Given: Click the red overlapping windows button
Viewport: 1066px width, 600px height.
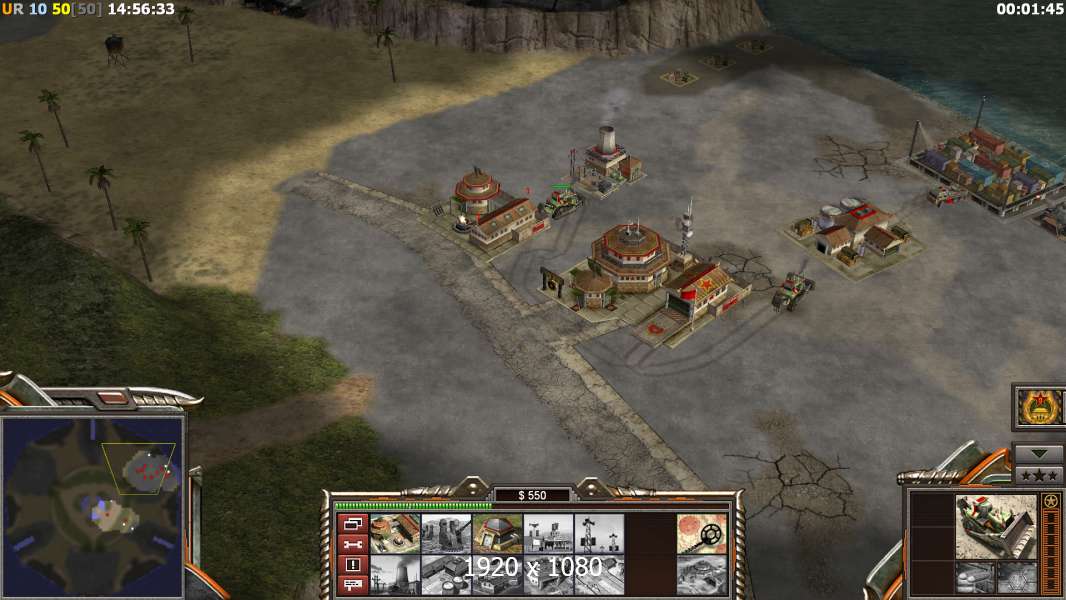Looking at the screenshot, I should tap(352, 523).
